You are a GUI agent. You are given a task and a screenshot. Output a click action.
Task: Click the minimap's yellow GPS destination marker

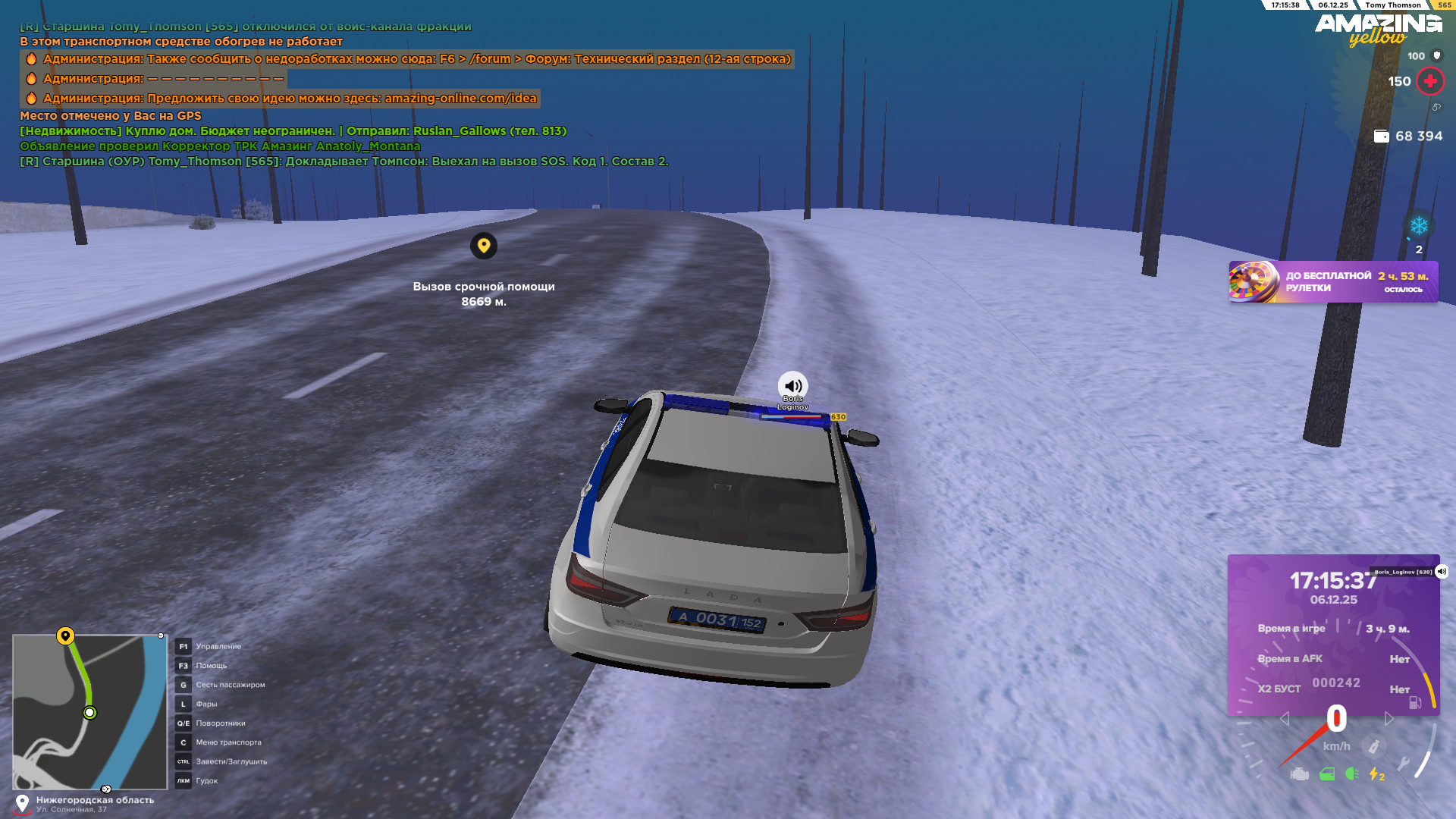click(66, 635)
